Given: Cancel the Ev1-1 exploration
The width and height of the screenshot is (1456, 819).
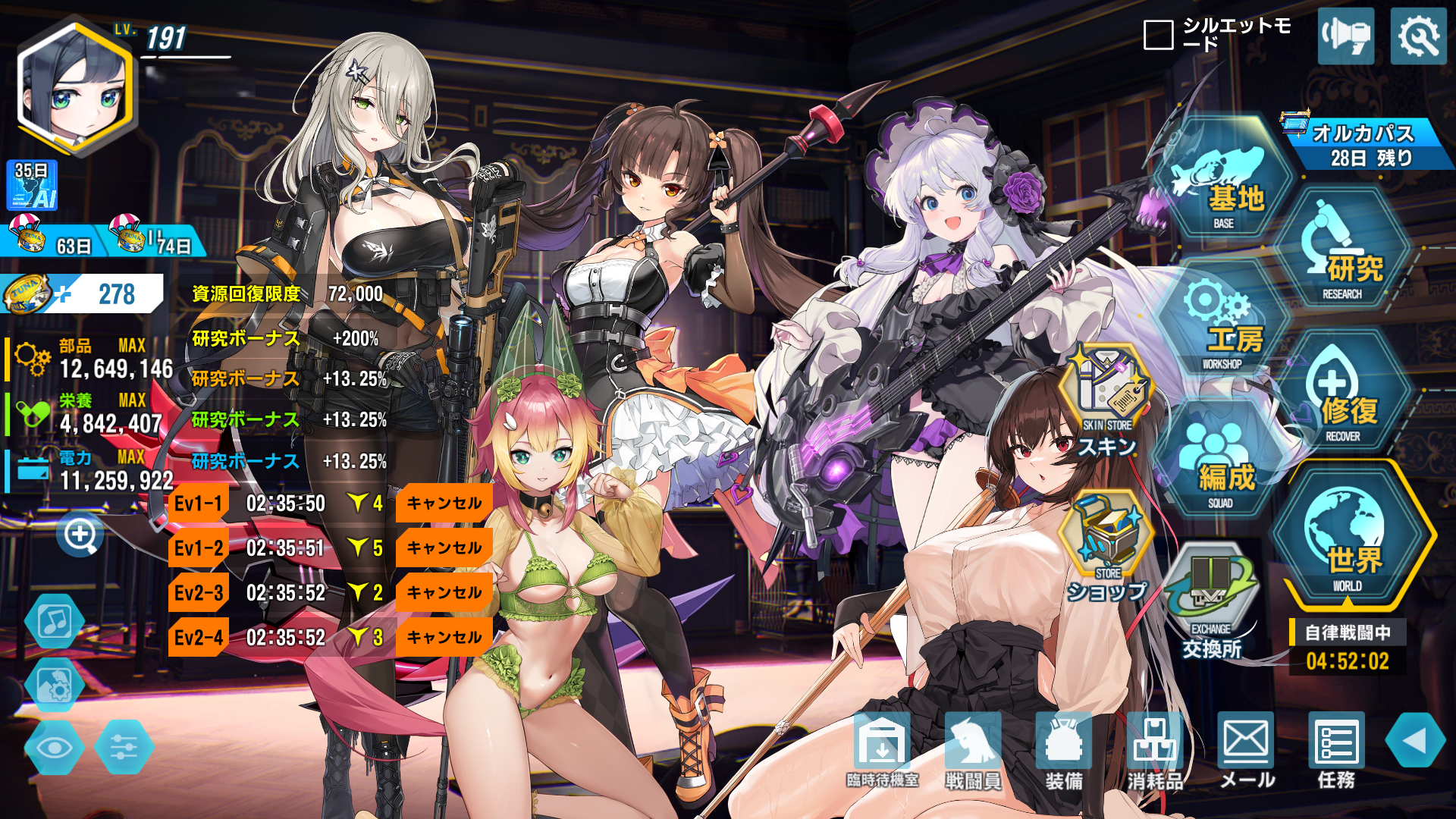Looking at the screenshot, I should click(x=444, y=504).
